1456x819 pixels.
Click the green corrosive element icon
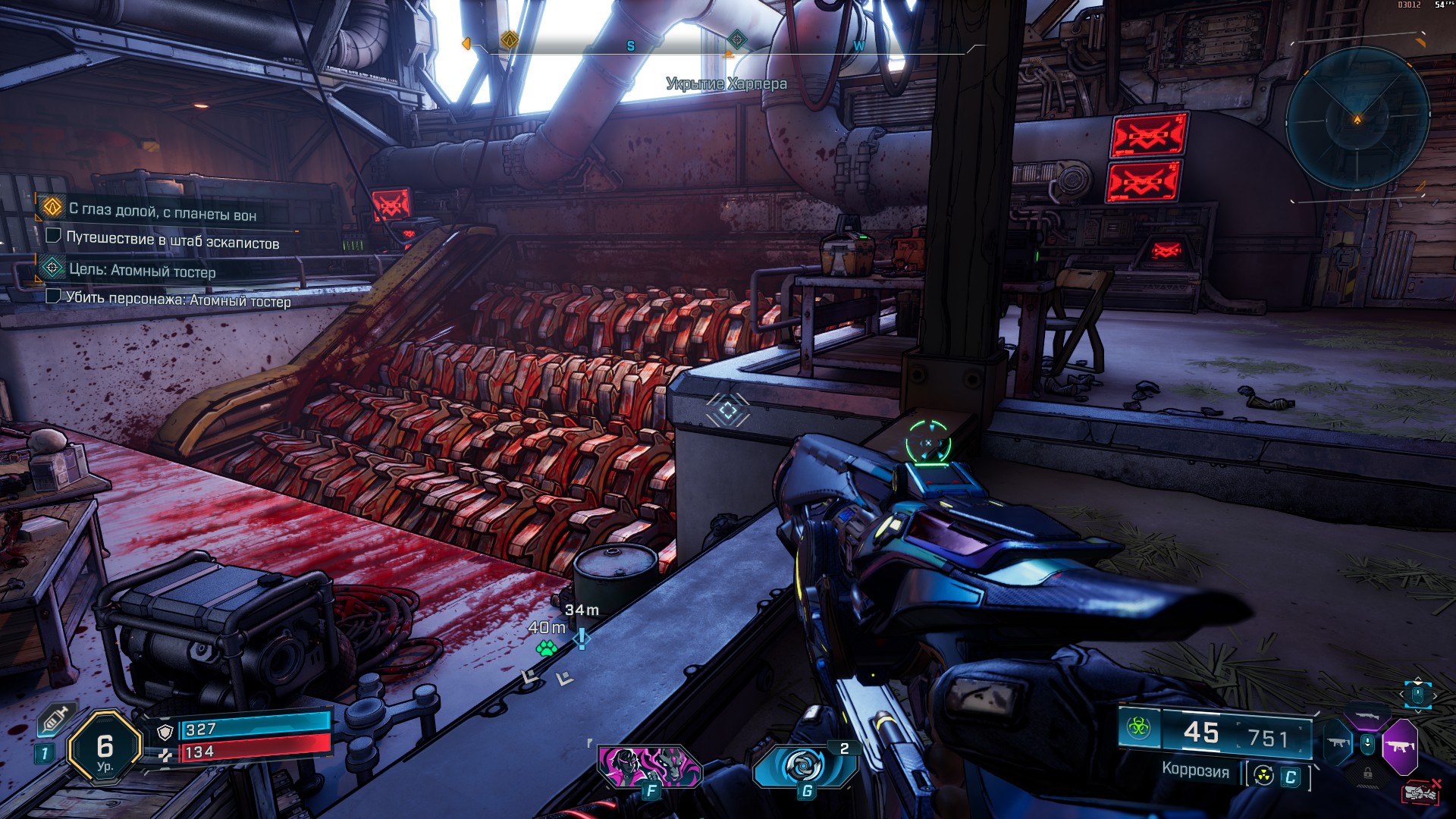pyautogui.click(x=1138, y=729)
